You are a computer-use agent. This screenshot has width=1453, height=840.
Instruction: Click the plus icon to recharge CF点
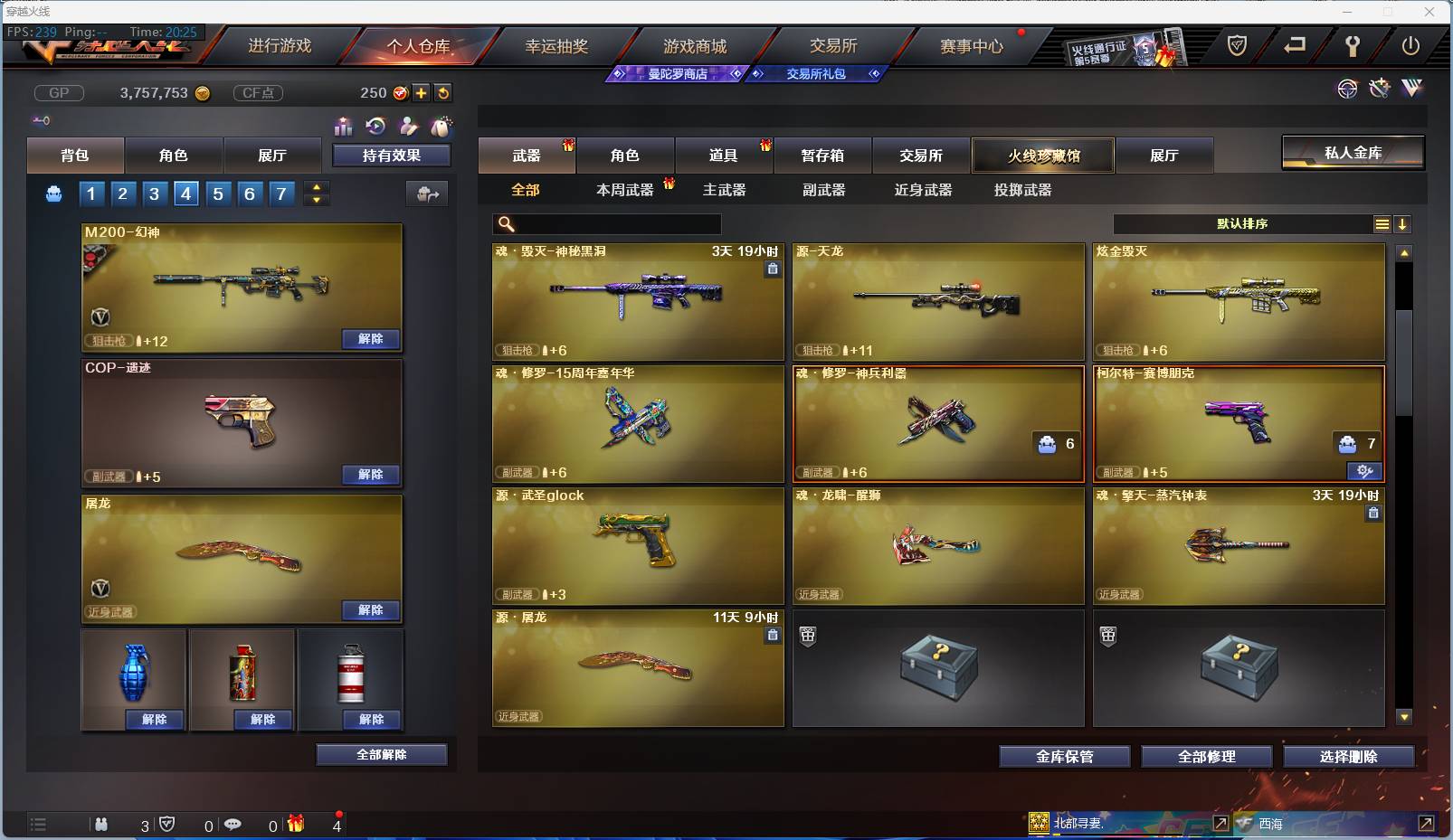pos(422,92)
